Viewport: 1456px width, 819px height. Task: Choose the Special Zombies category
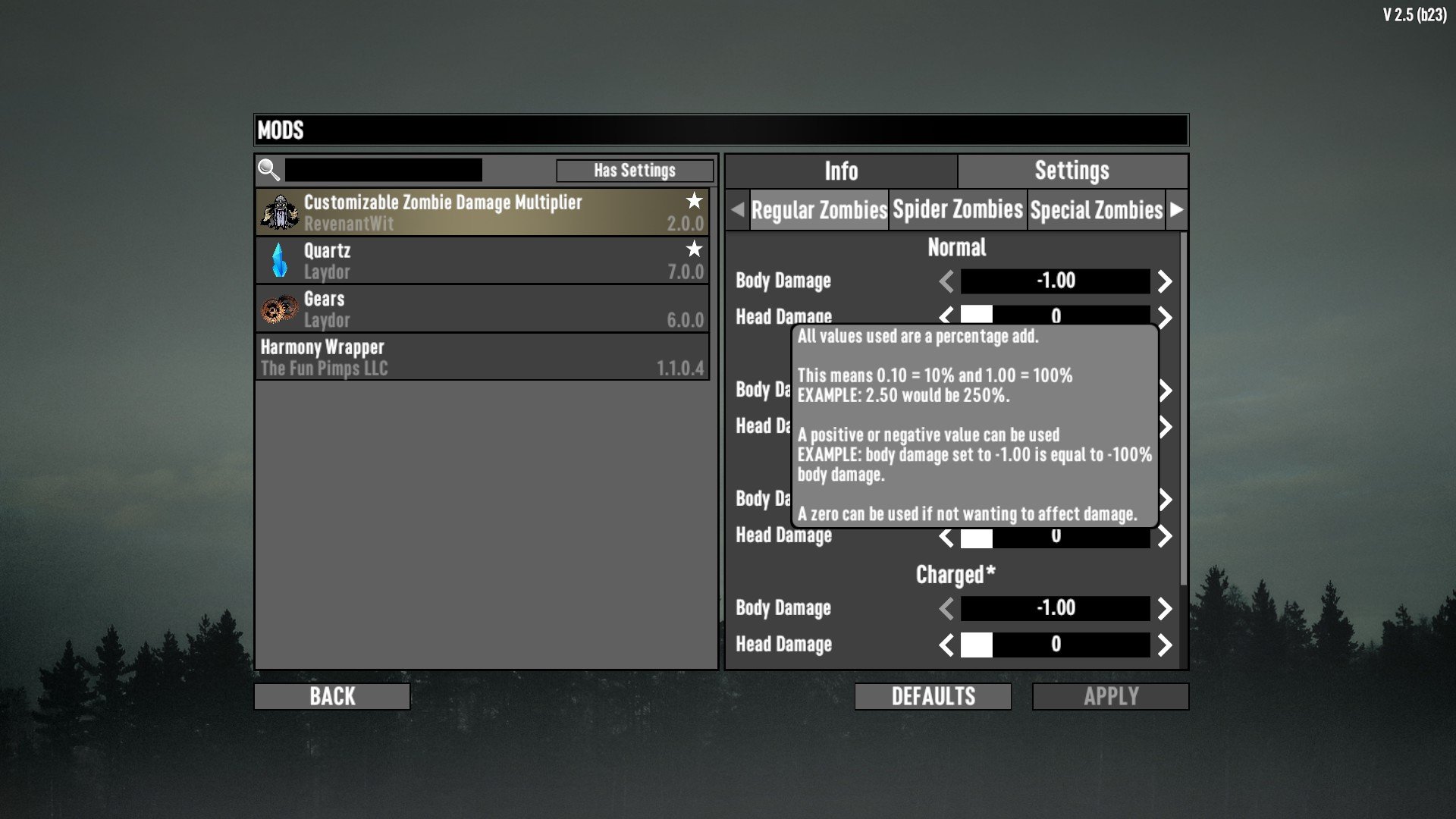point(1096,210)
